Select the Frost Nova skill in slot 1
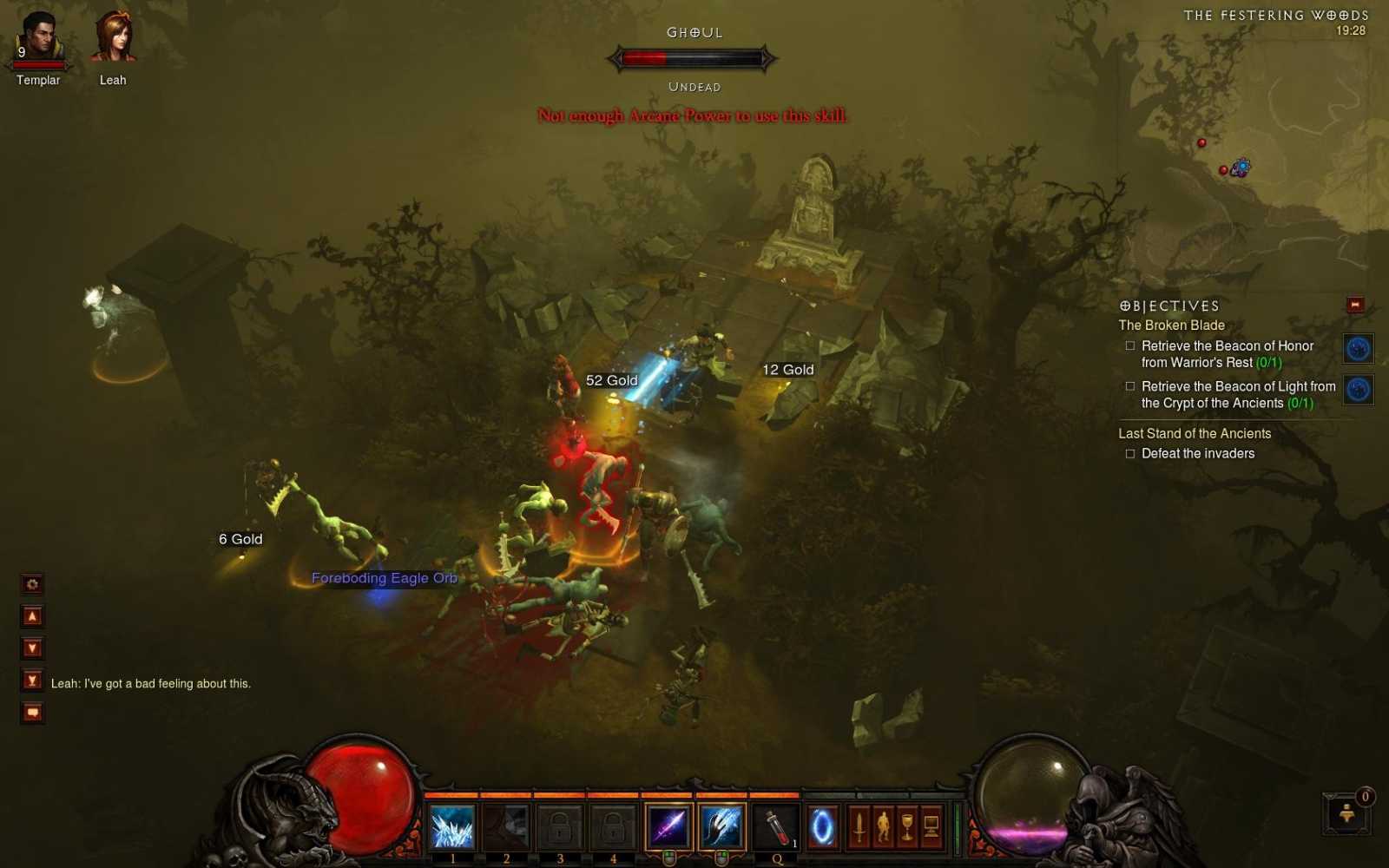 451,826
